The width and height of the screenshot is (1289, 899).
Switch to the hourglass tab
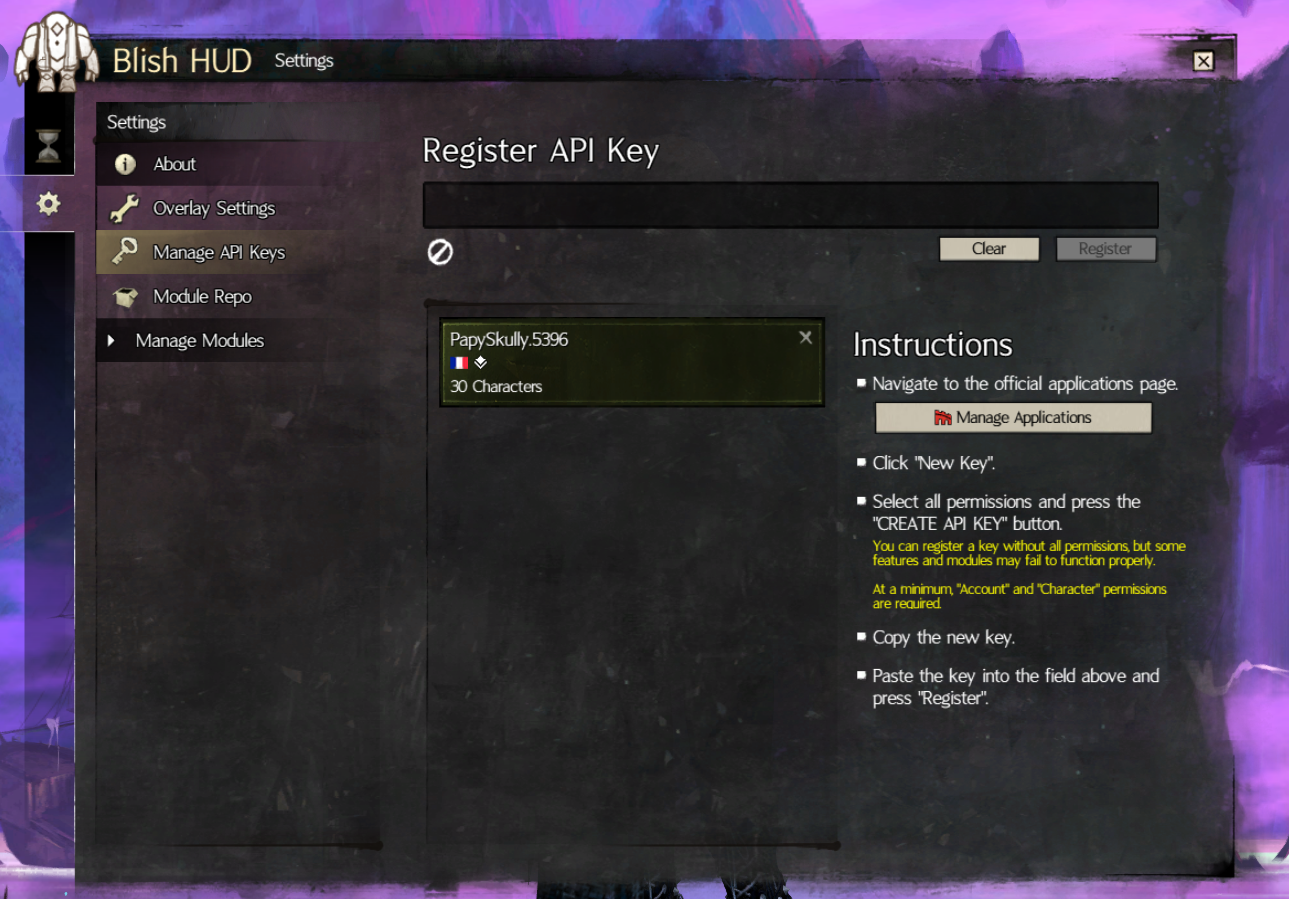48,147
